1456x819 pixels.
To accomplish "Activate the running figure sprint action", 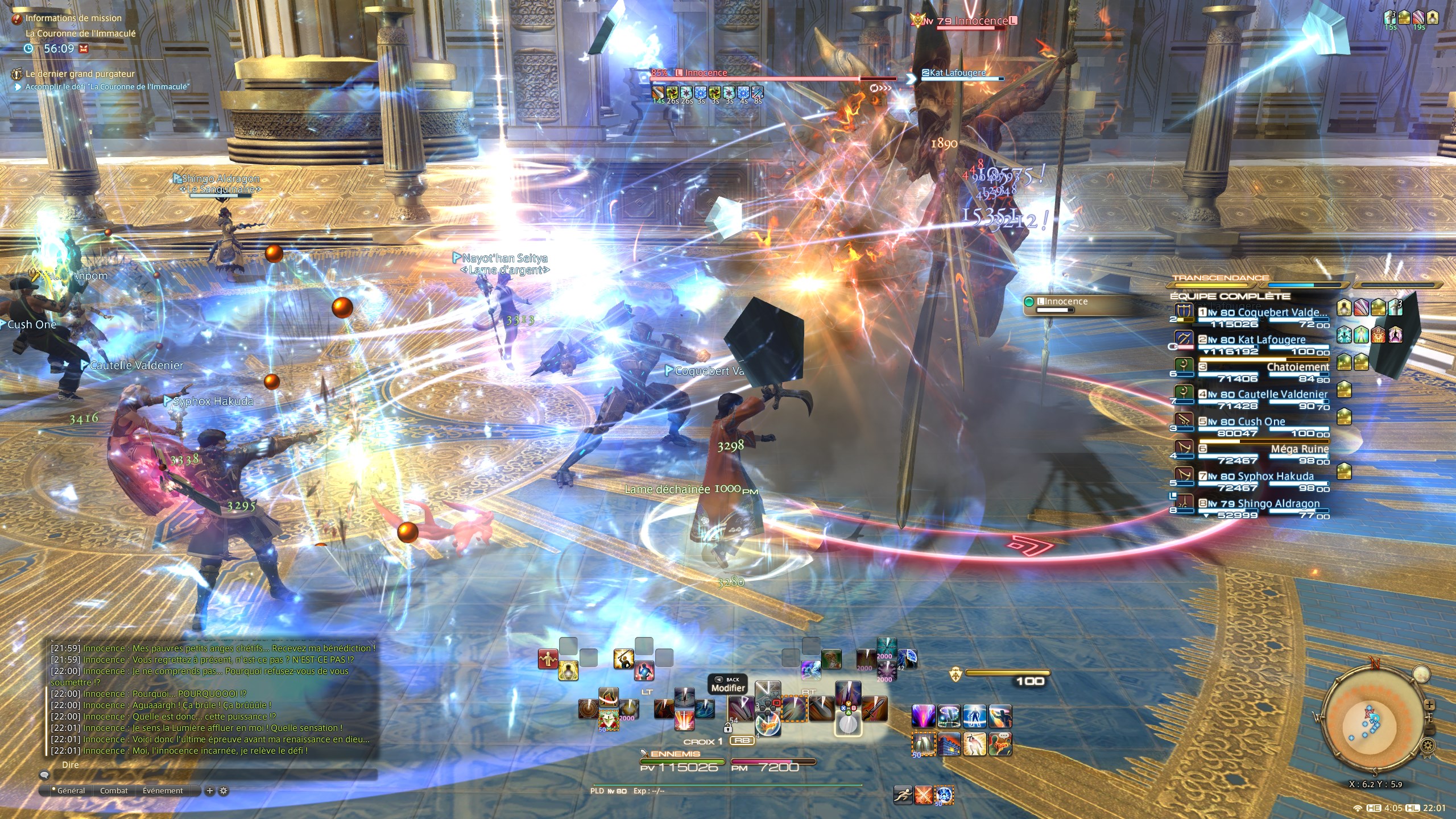I will point(903,795).
